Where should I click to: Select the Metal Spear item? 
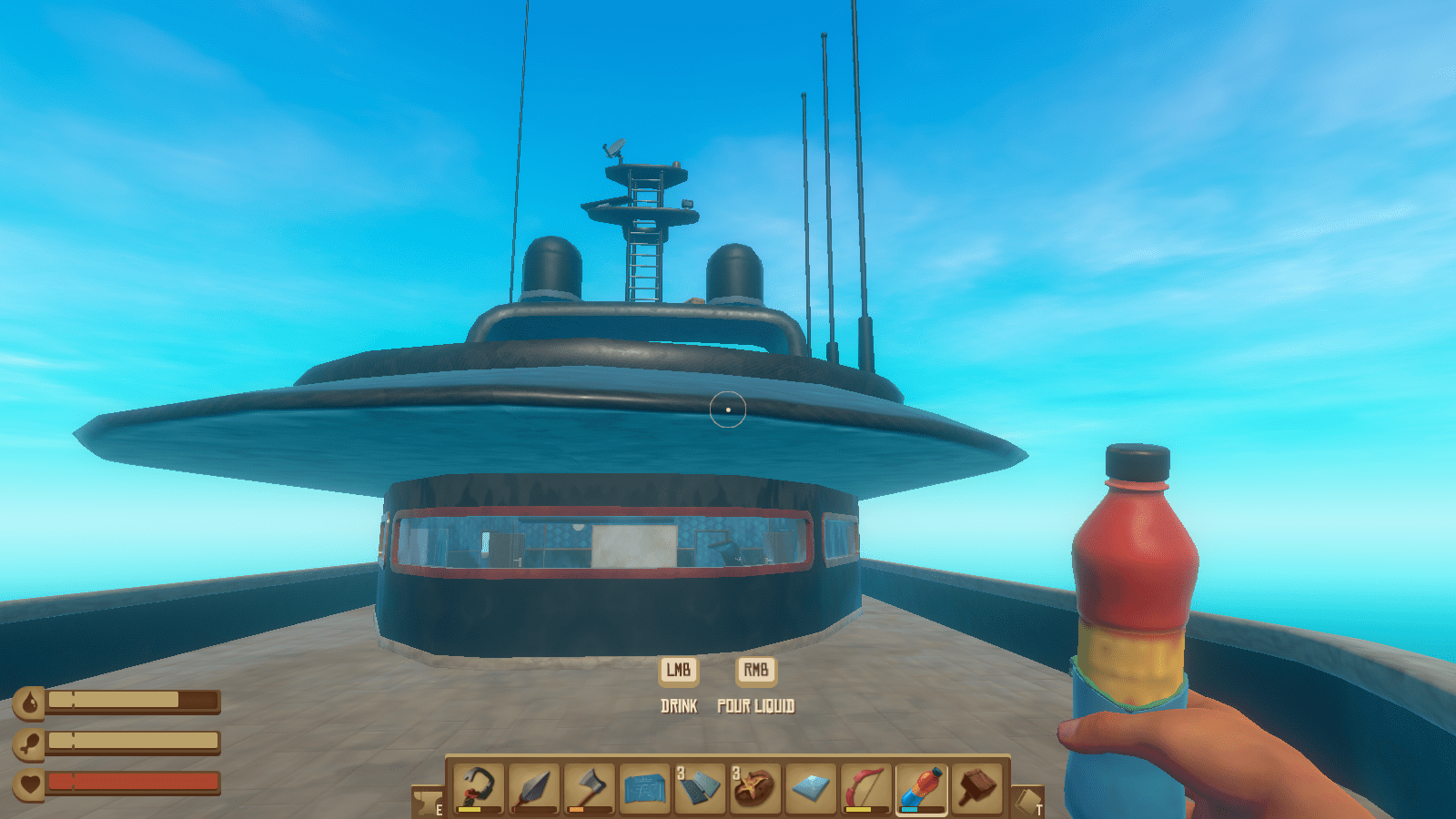[533, 787]
